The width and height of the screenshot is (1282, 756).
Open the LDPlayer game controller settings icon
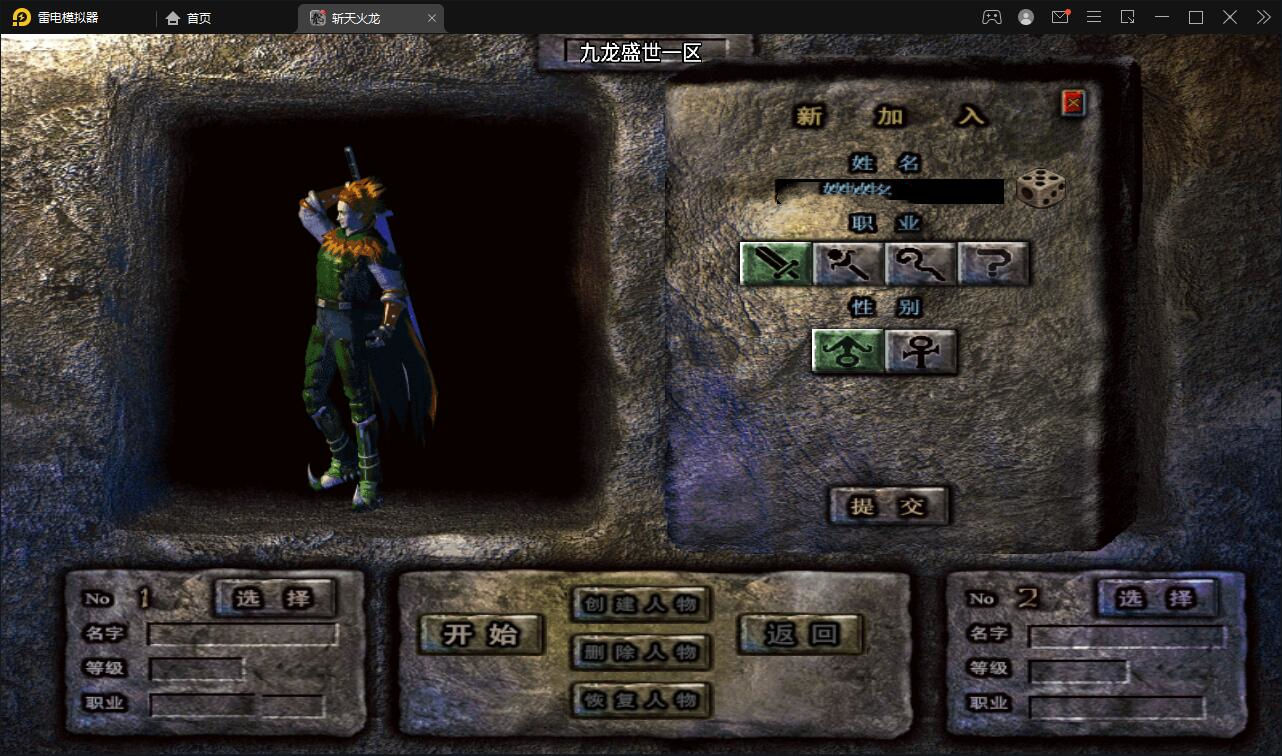point(992,17)
